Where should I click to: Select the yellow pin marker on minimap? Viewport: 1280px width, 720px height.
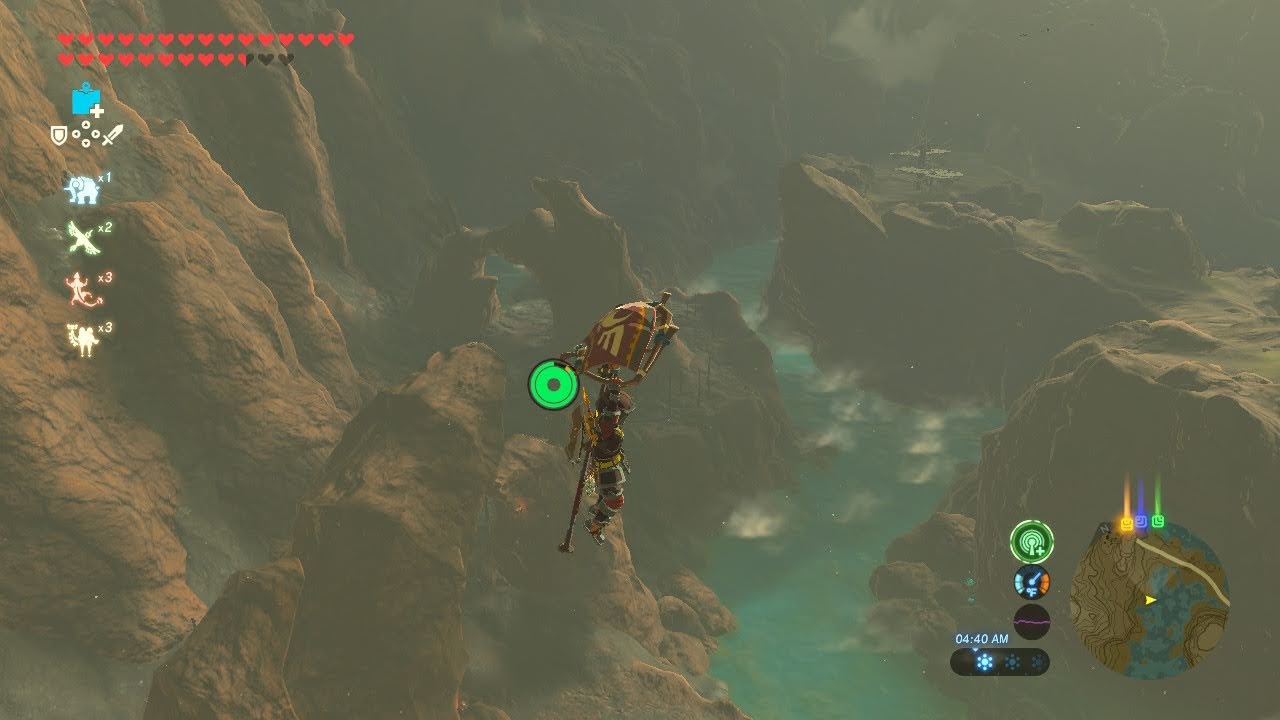[1127, 523]
